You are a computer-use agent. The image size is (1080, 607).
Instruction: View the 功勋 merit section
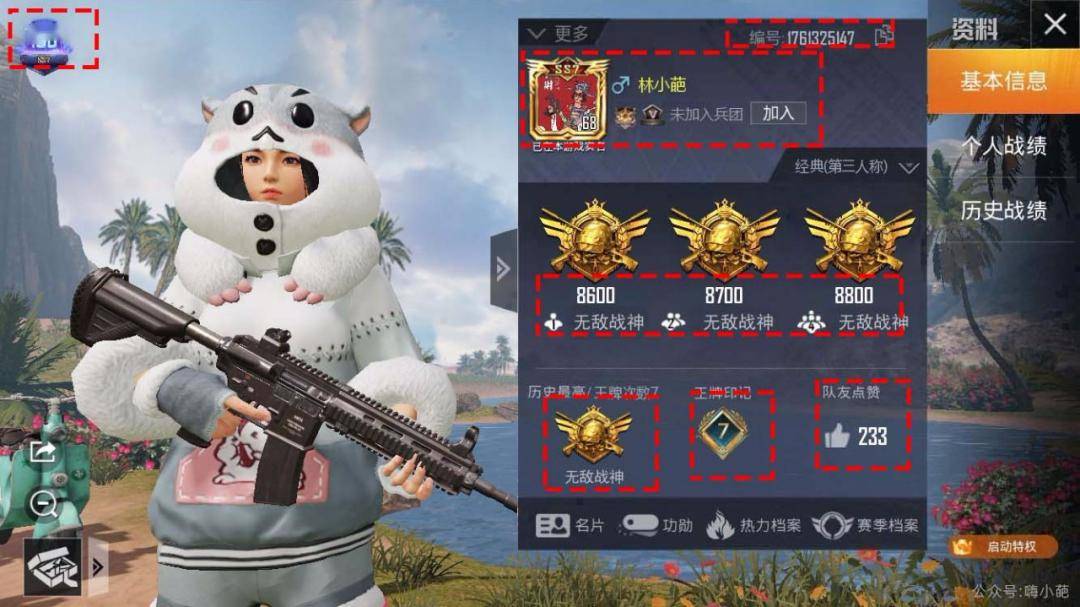[657, 525]
